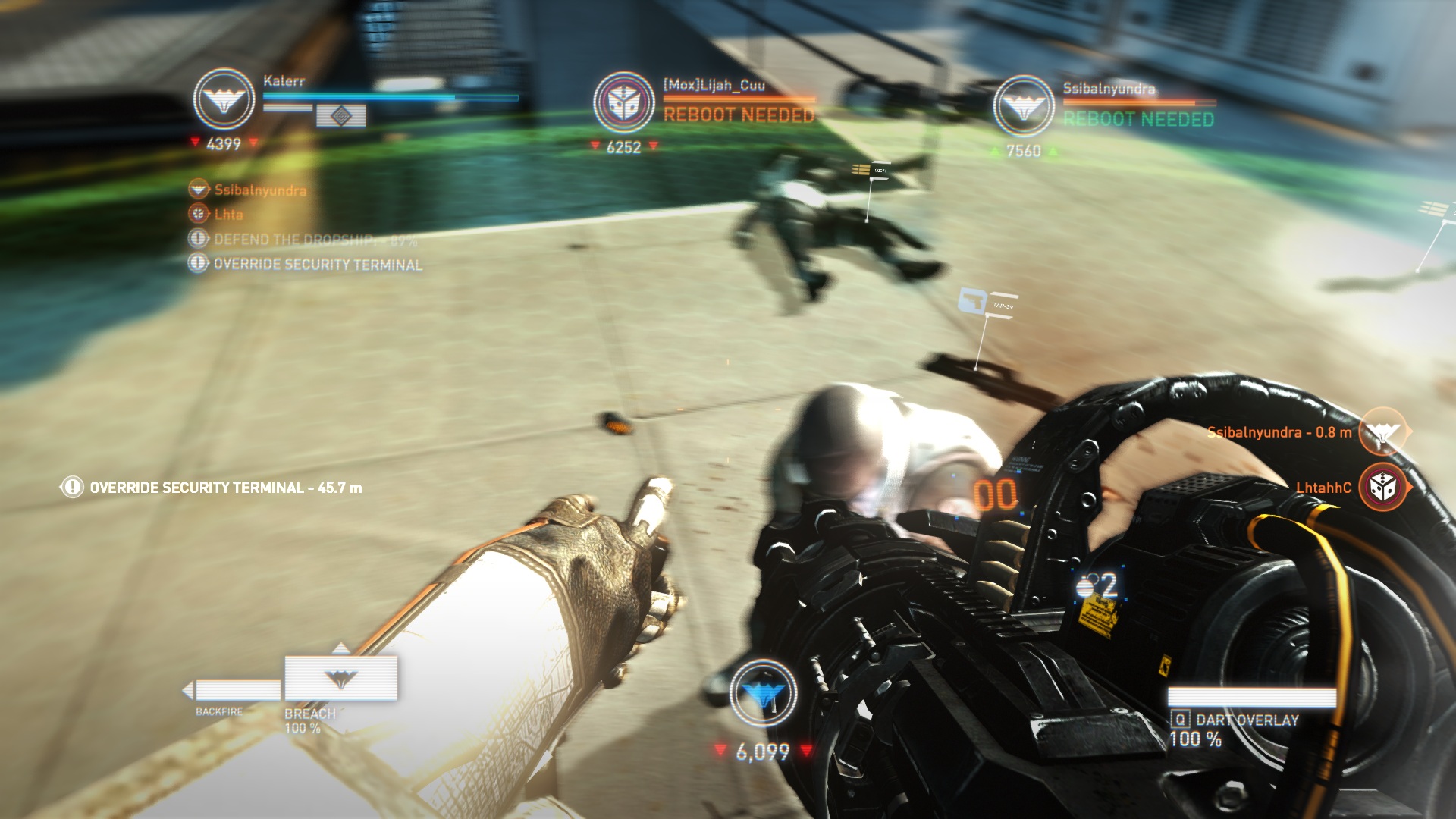Click the TAR-39 weapon pickup tag
The width and height of the screenshot is (1456, 819).
(x=986, y=301)
